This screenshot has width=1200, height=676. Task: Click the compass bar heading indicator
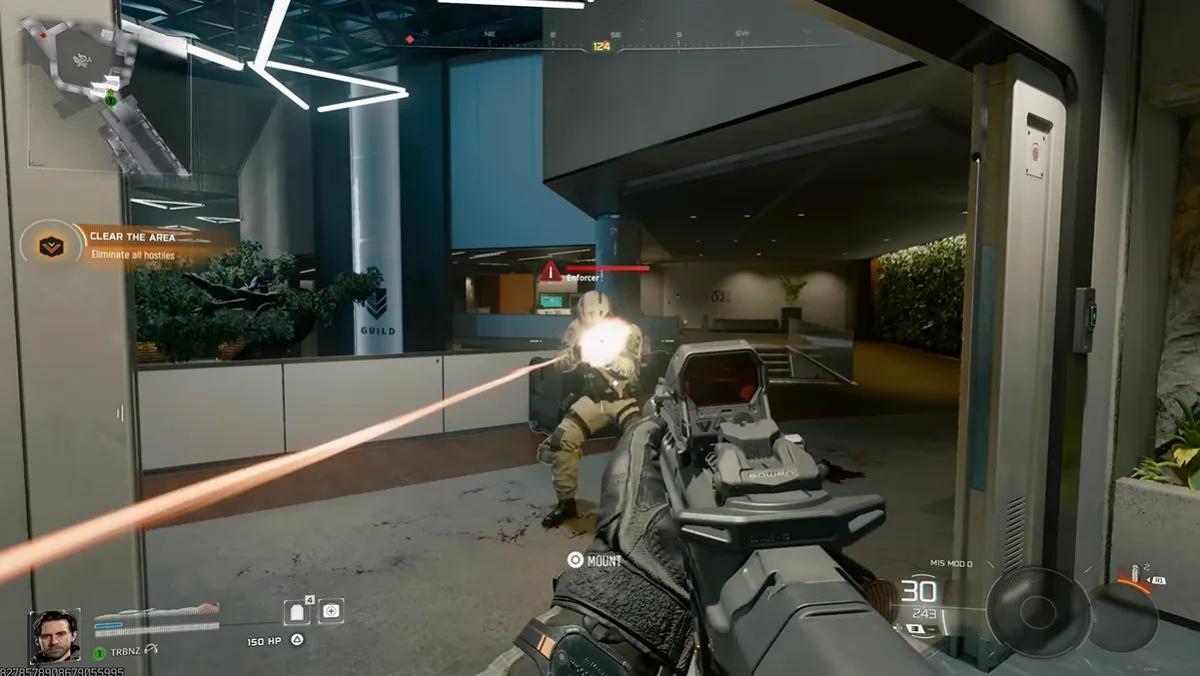click(x=601, y=46)
